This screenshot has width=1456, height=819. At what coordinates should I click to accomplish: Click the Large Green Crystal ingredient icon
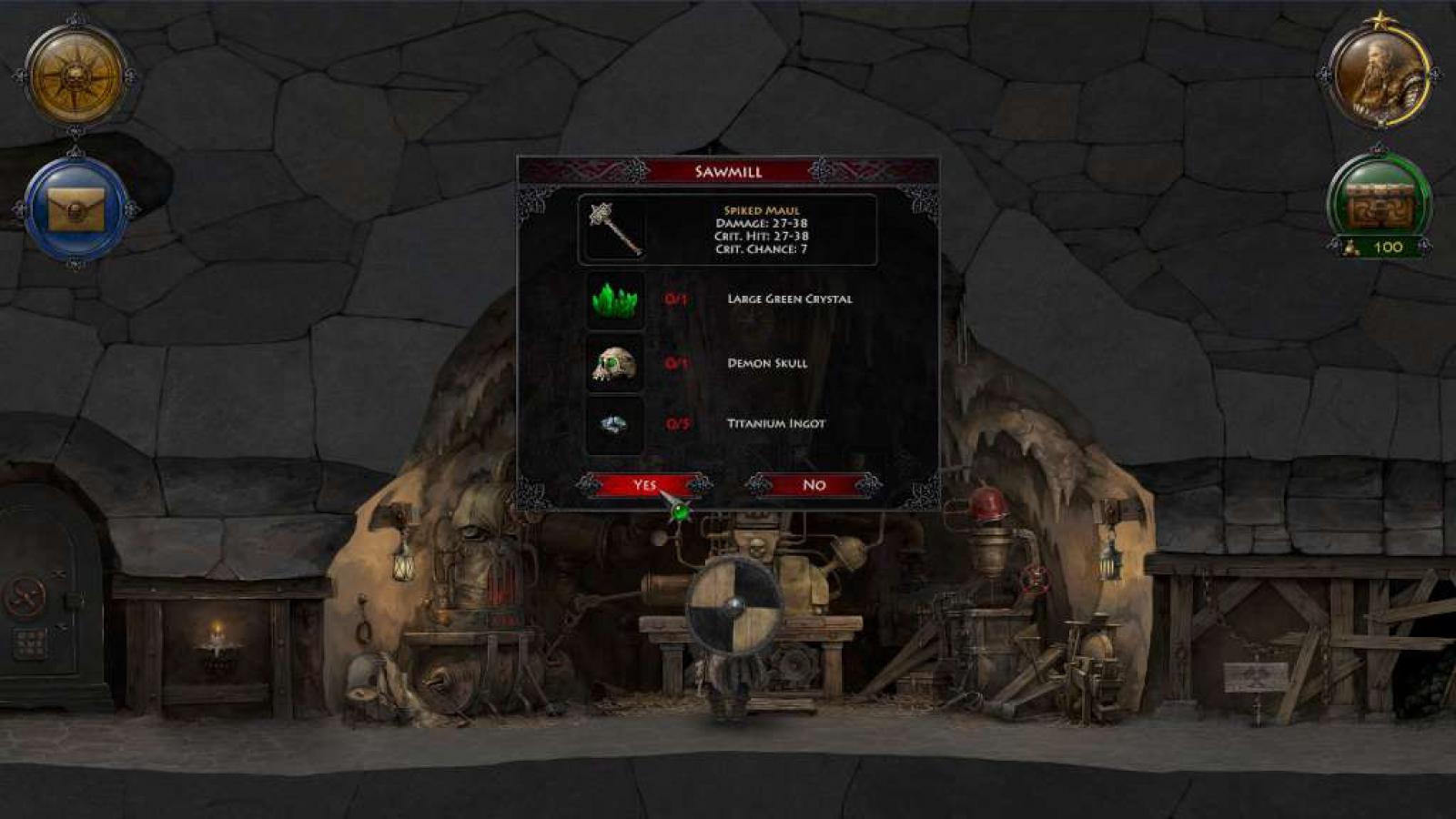tap(615, 299)
